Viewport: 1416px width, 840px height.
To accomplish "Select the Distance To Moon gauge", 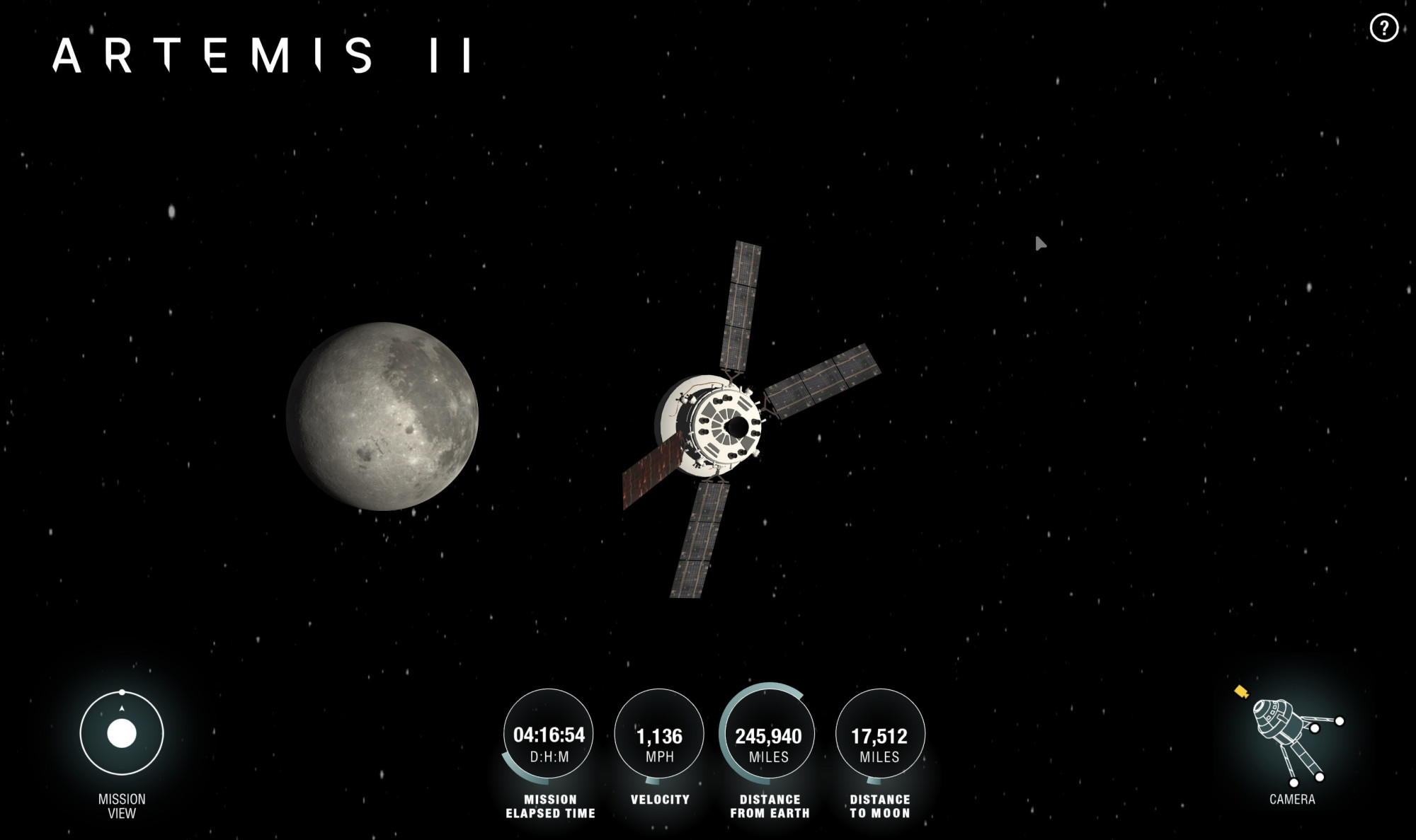I will click(x=879, y=736).
